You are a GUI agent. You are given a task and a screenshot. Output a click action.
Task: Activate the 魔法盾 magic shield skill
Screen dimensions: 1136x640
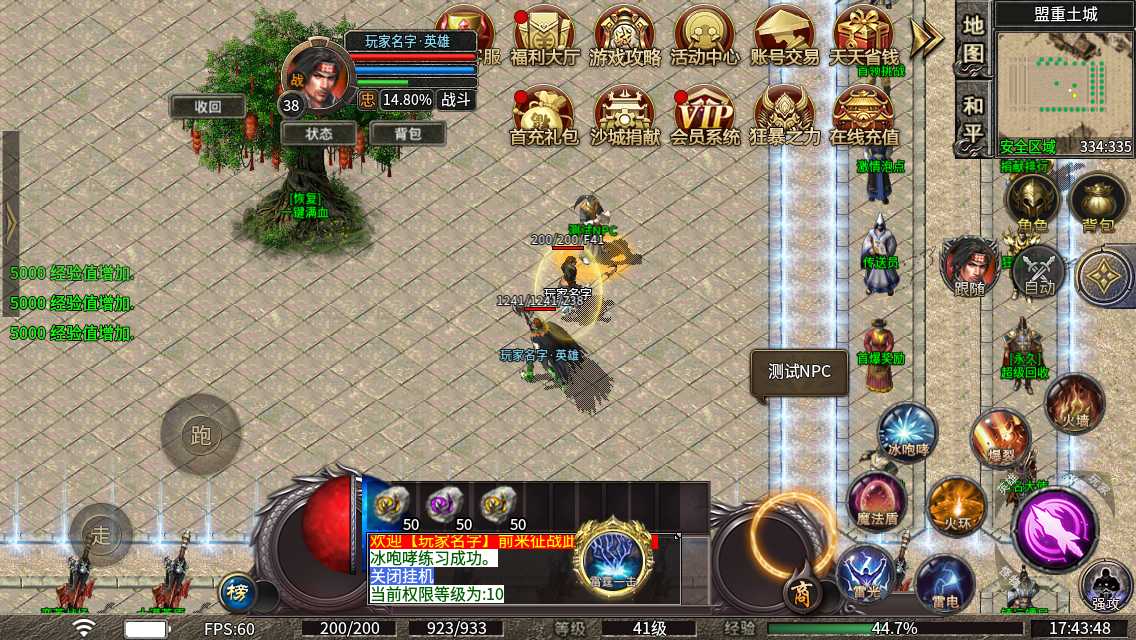click(877, 499)
